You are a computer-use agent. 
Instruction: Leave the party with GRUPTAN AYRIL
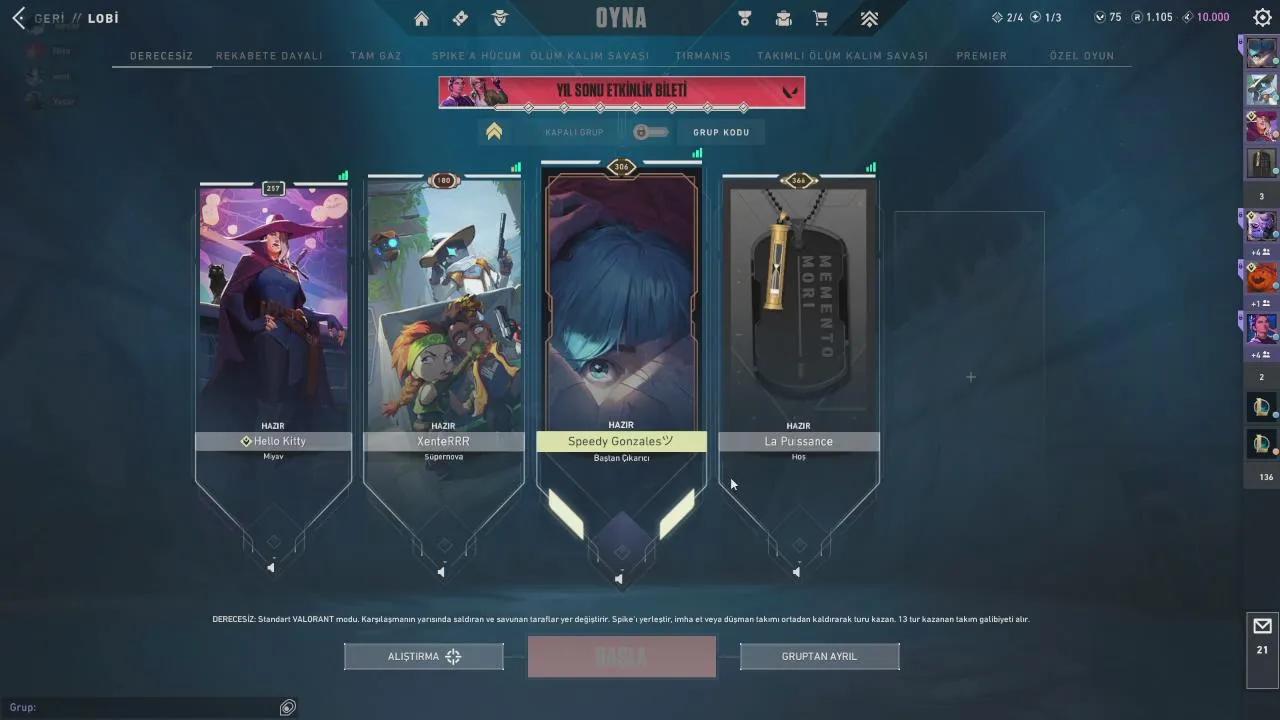click(x=819, y=656)
